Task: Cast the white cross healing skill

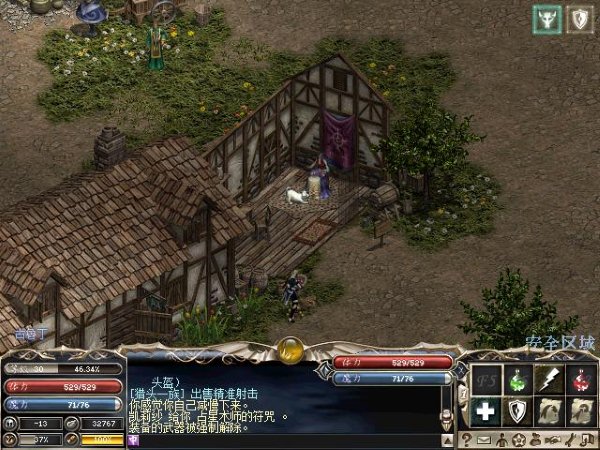Action: [x=487, y=411]
